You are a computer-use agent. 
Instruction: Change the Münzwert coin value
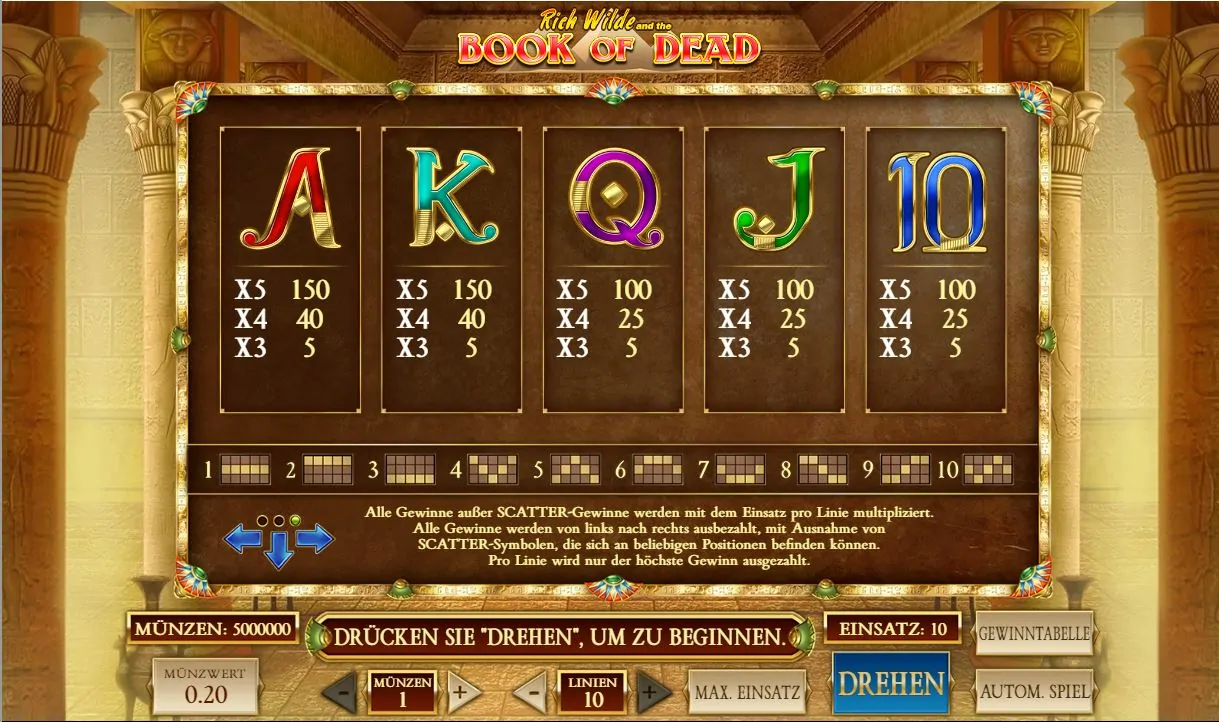point(205,685)
